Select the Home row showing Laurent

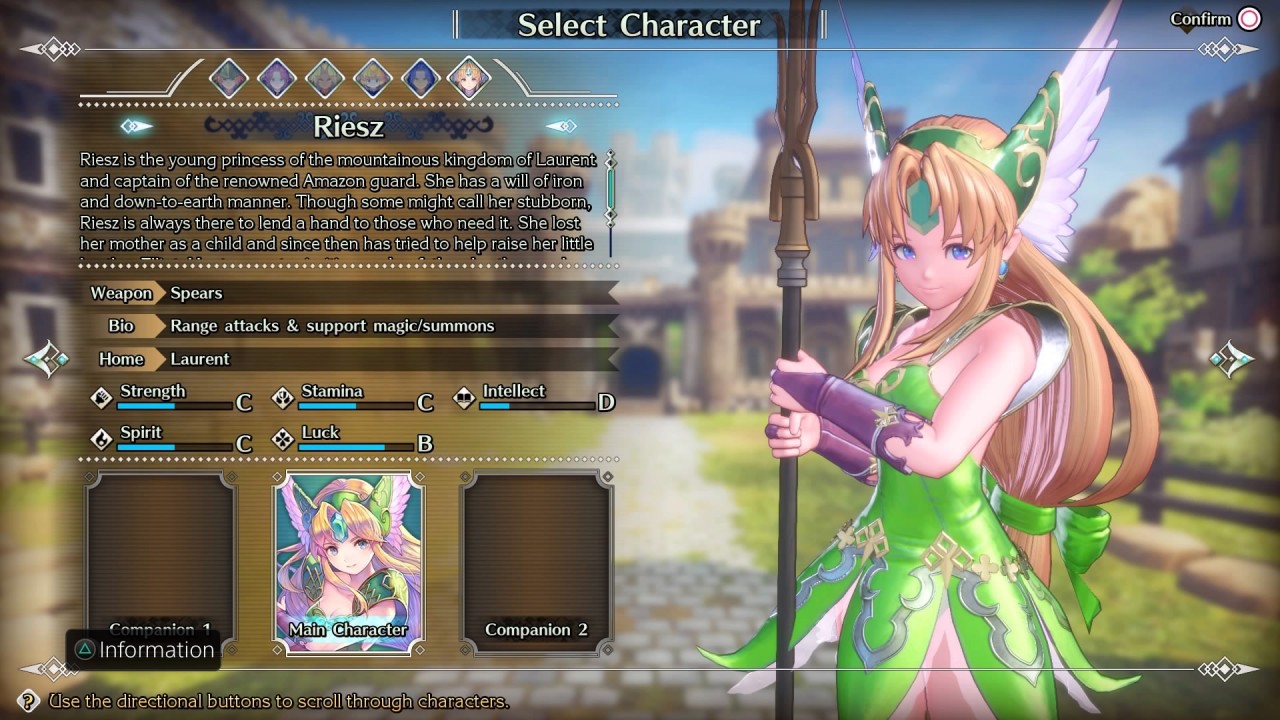(350, 359)
